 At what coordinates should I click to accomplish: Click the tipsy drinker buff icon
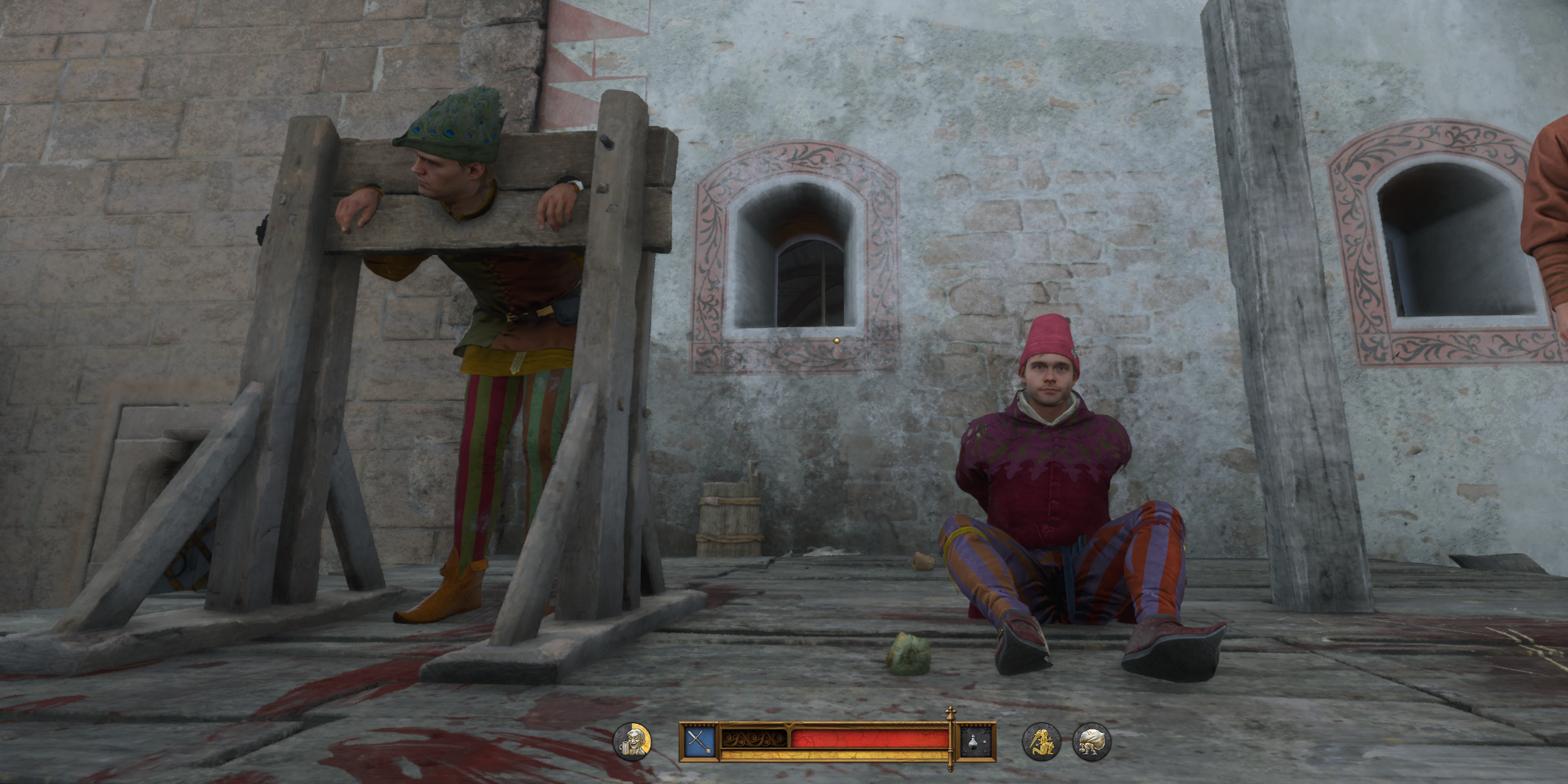pyautogui.click(x=631, y=742)
